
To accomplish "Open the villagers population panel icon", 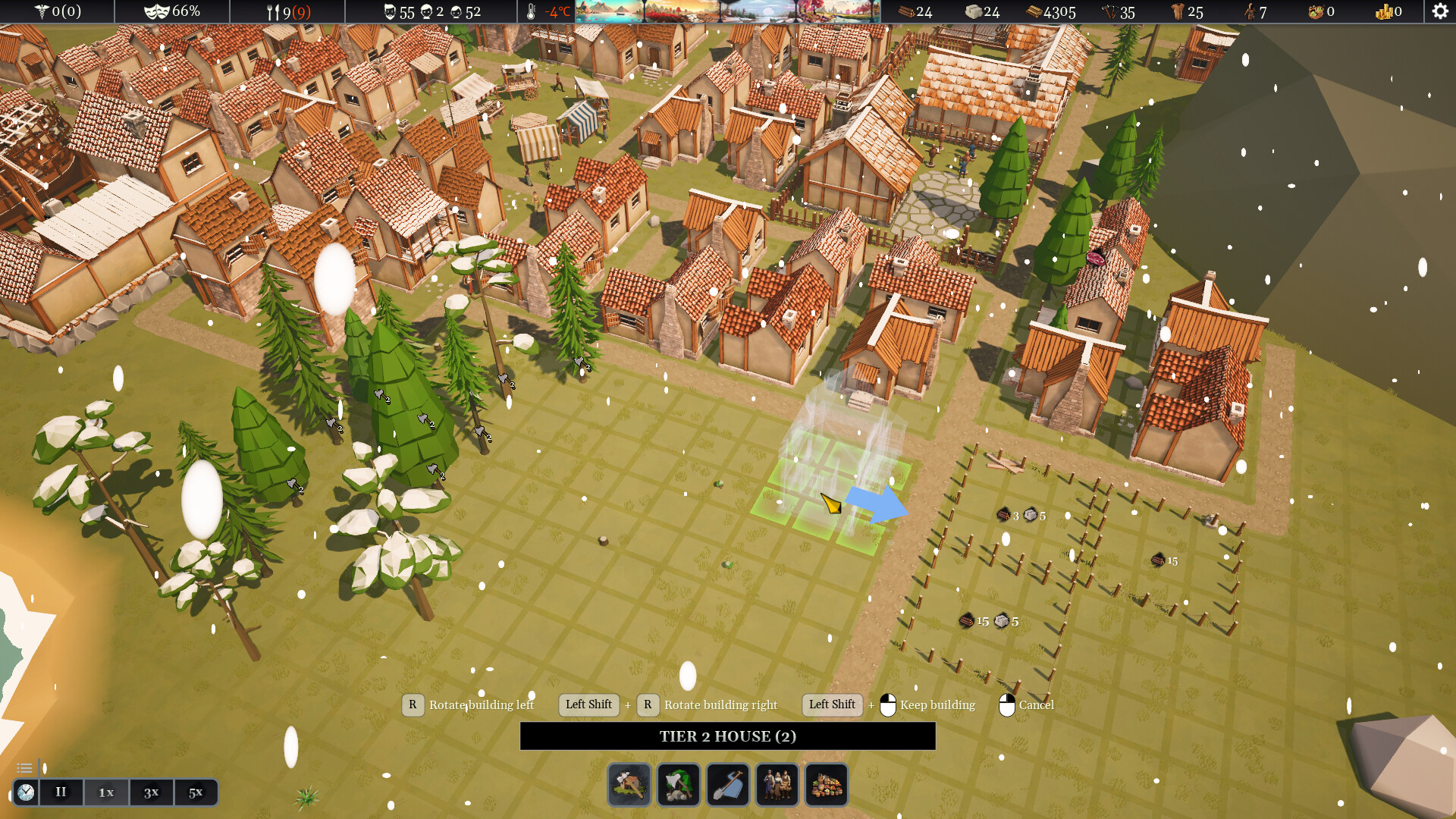I will tap(778, 785).
